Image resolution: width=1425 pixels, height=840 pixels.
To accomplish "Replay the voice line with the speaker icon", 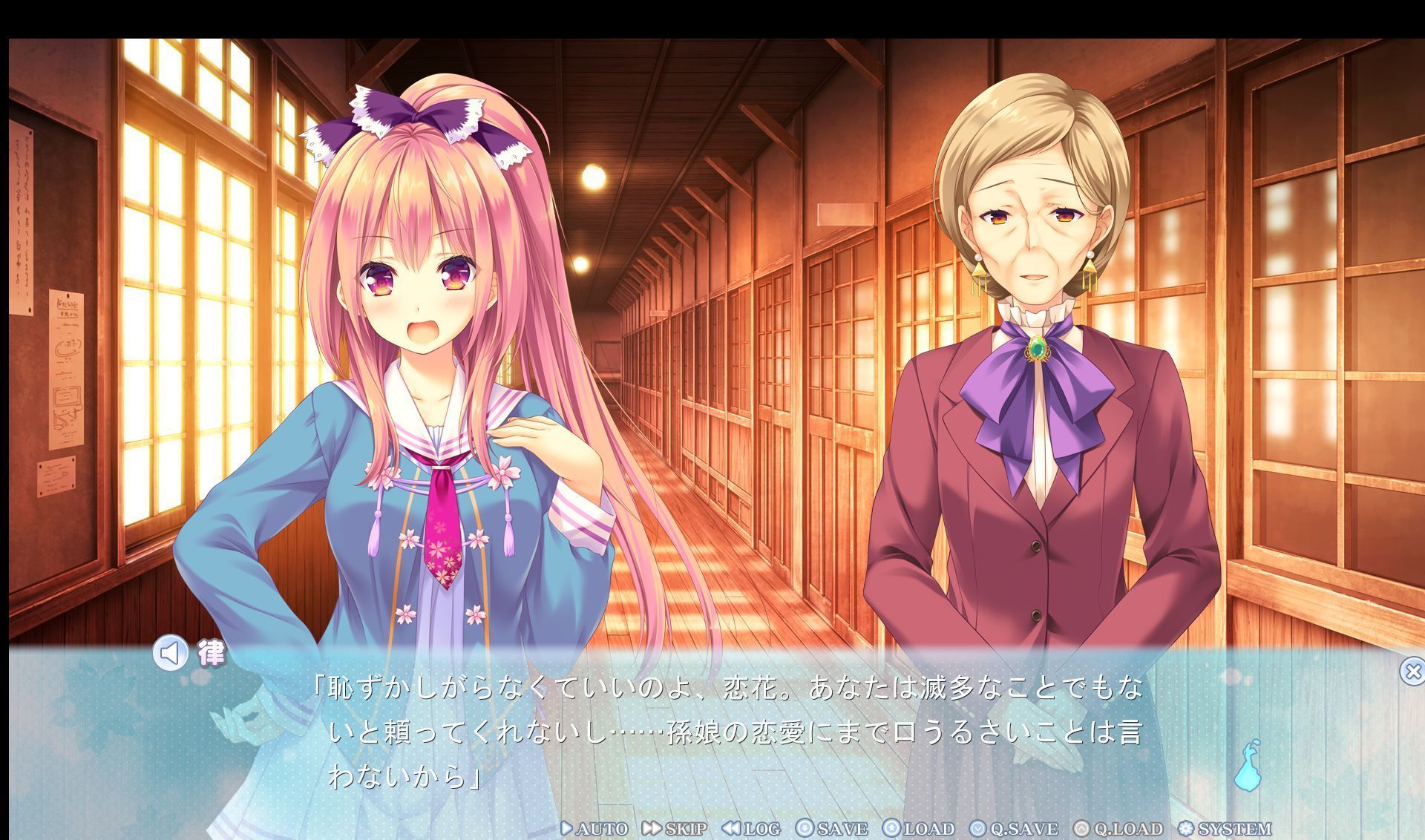I will [171, 654].
